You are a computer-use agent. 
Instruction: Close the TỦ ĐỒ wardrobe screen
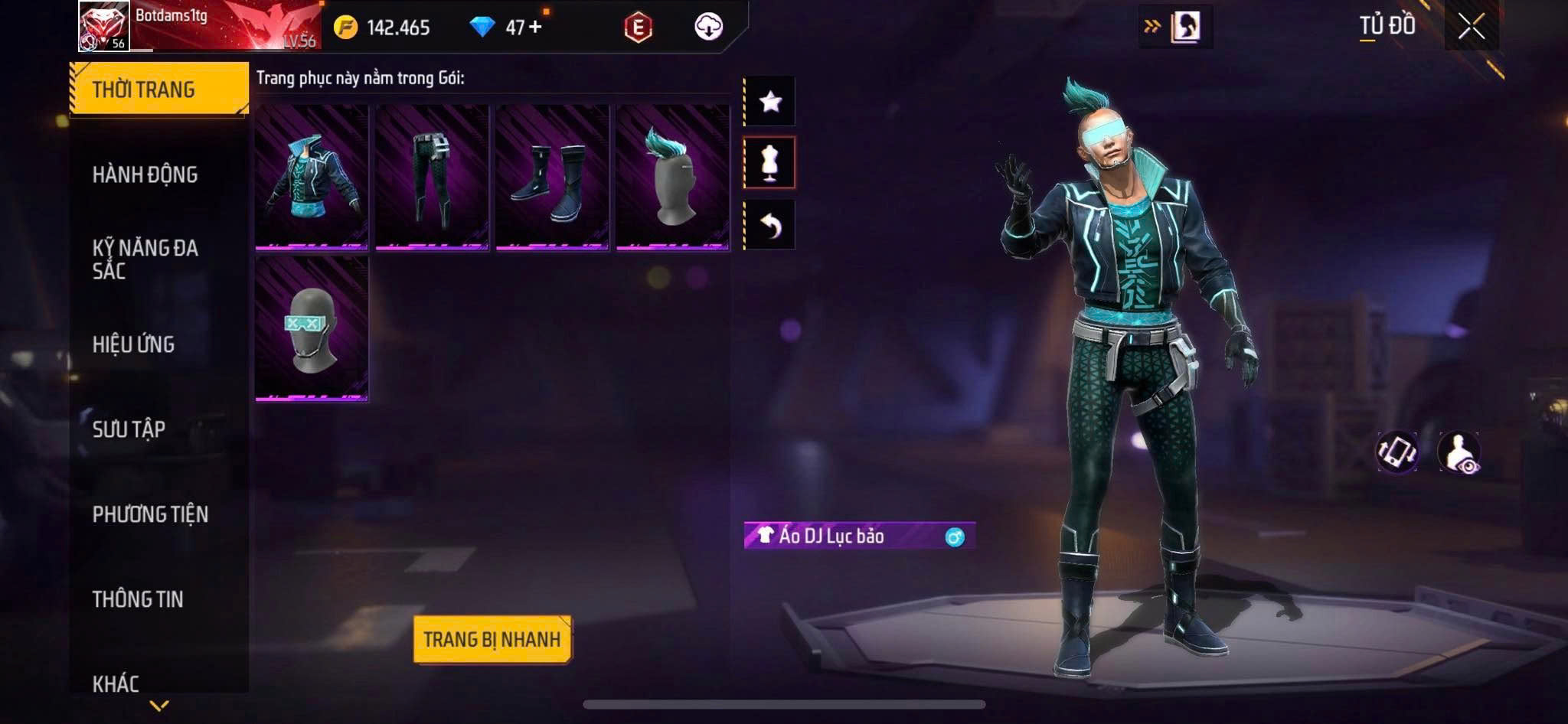point(1471,27)
